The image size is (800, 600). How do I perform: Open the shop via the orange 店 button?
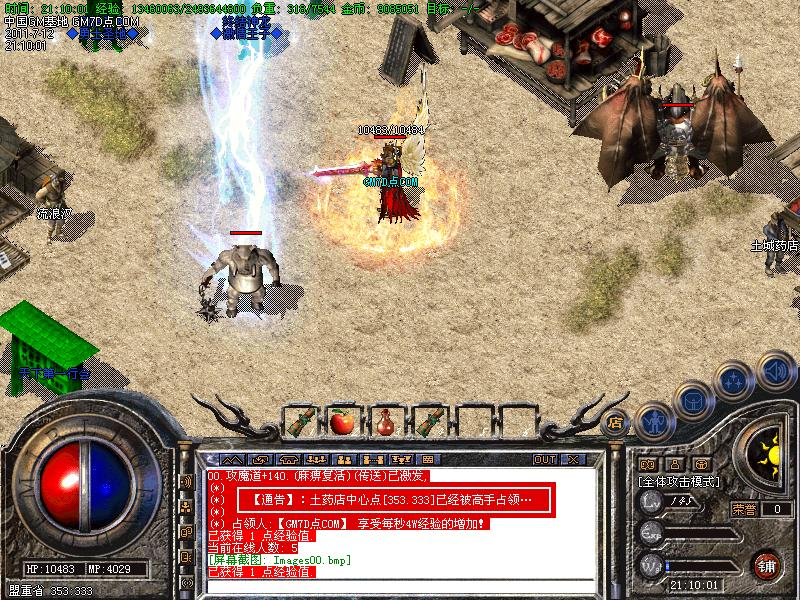615,421
